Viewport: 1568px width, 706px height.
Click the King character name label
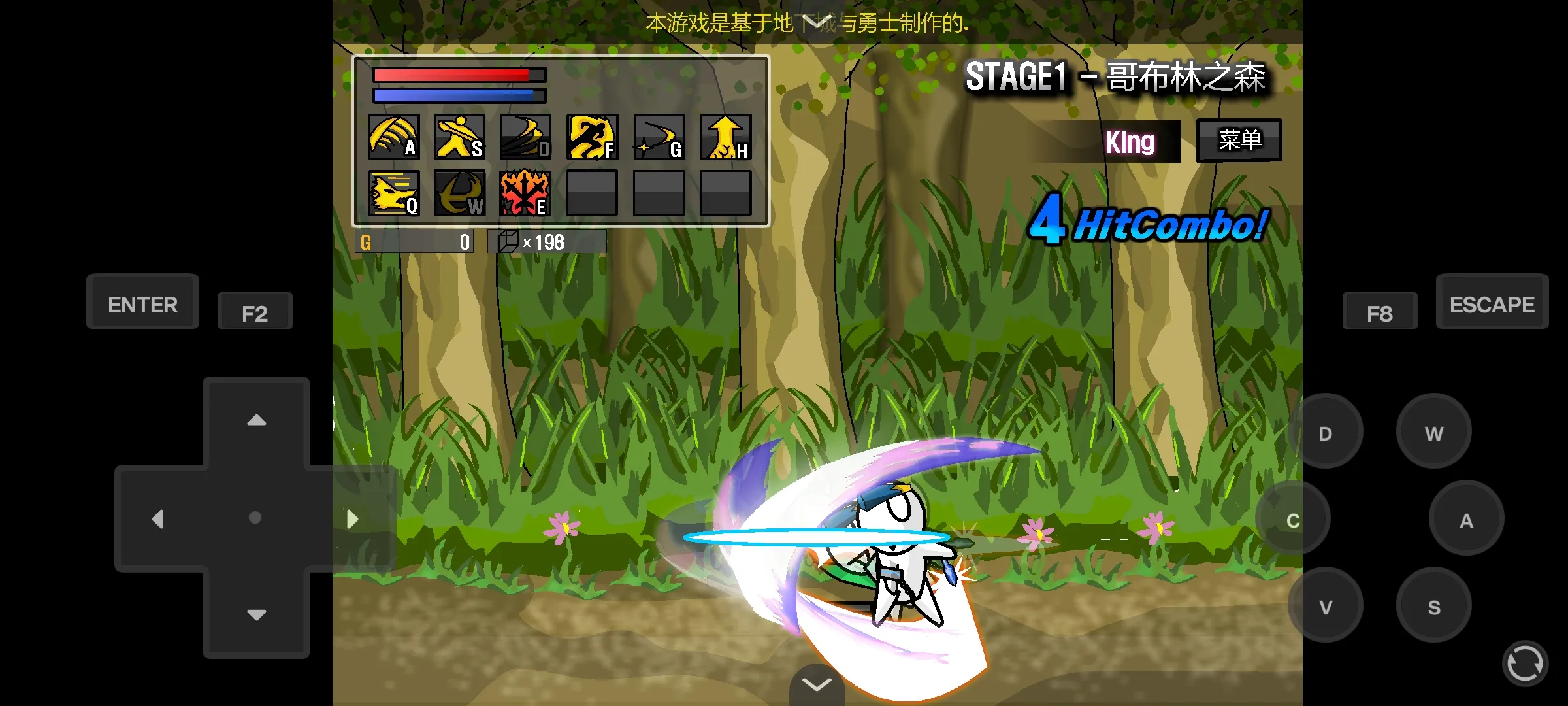click(1130, 143)
